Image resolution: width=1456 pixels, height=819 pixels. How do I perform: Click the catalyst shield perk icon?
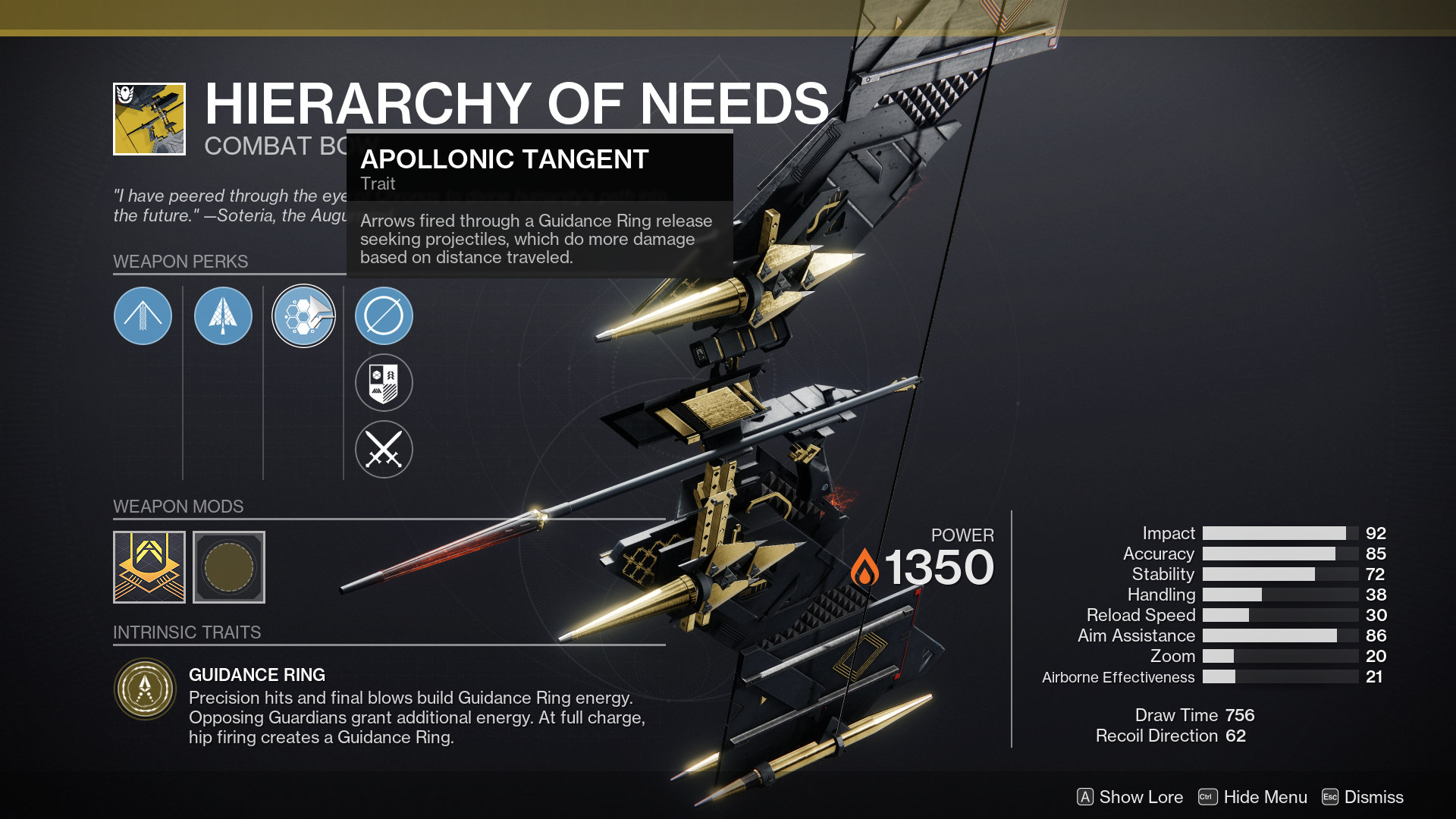coord(384,383)
